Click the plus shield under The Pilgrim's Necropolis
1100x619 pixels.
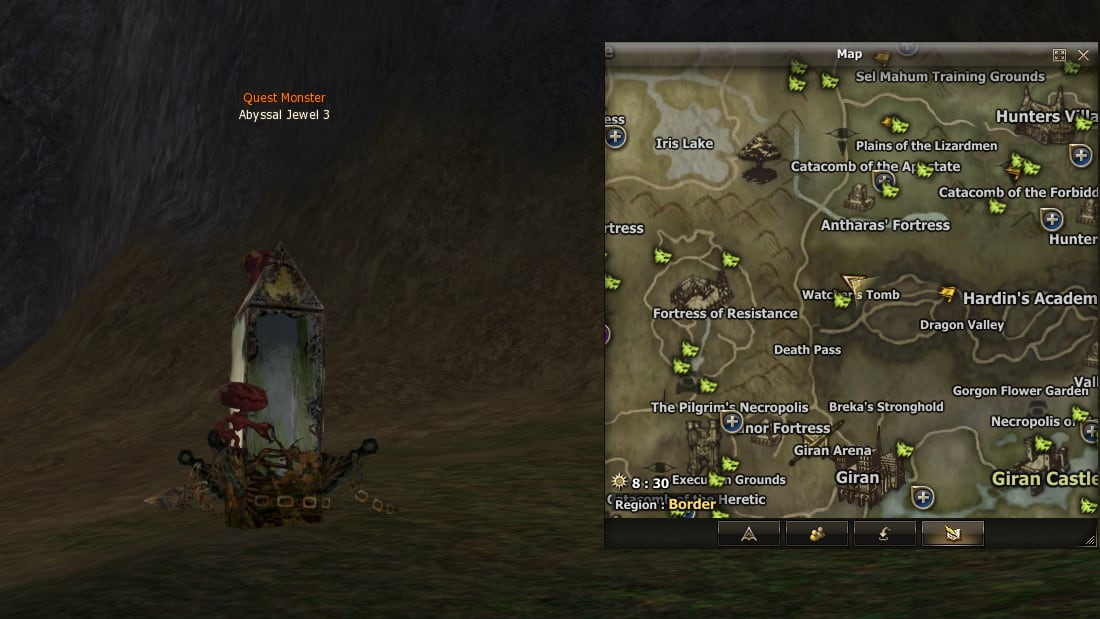[x=732, y=422]
